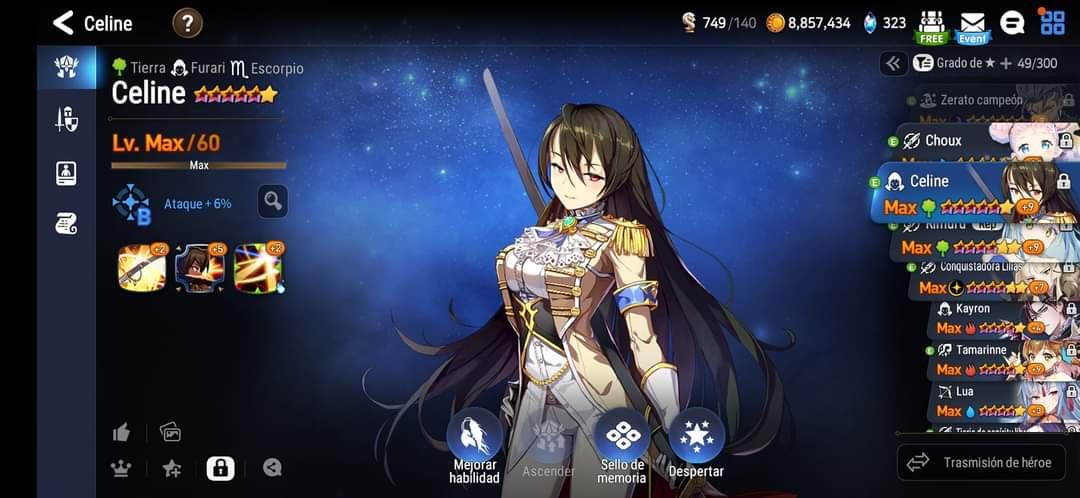Go back using the Celine back arrow

pos(64,23)
